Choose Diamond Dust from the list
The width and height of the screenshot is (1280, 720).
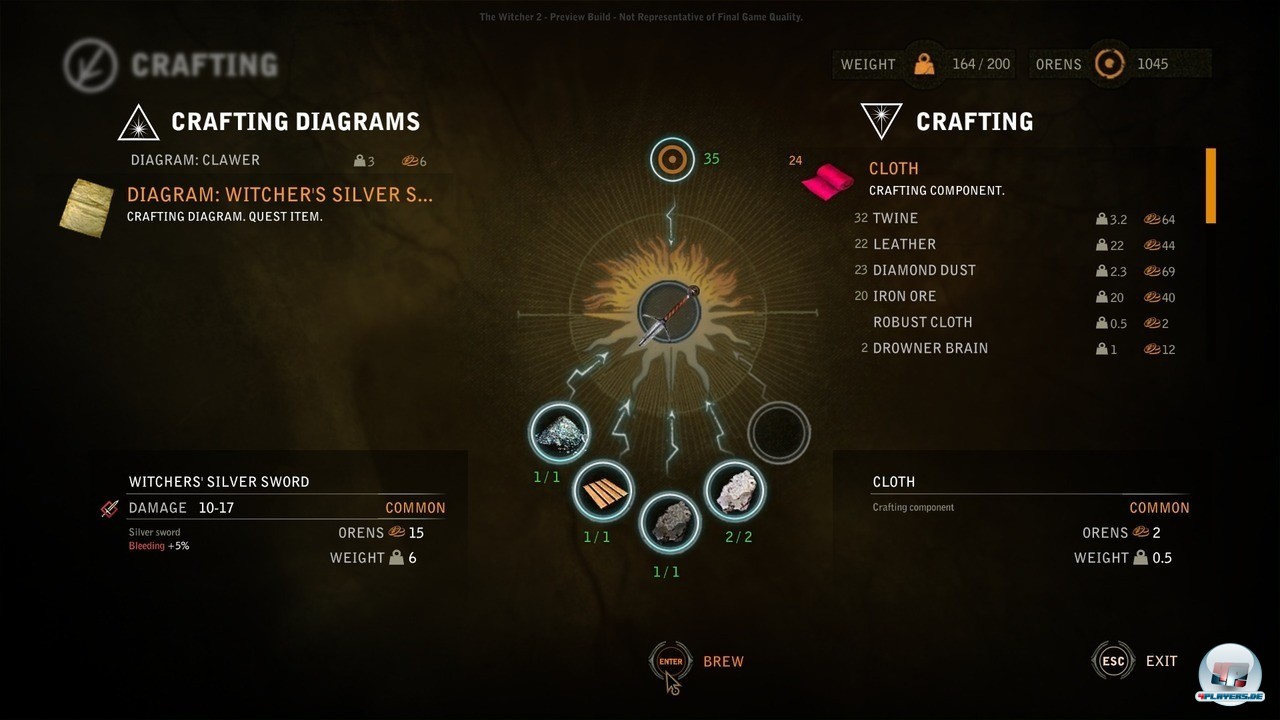[924, 270]
